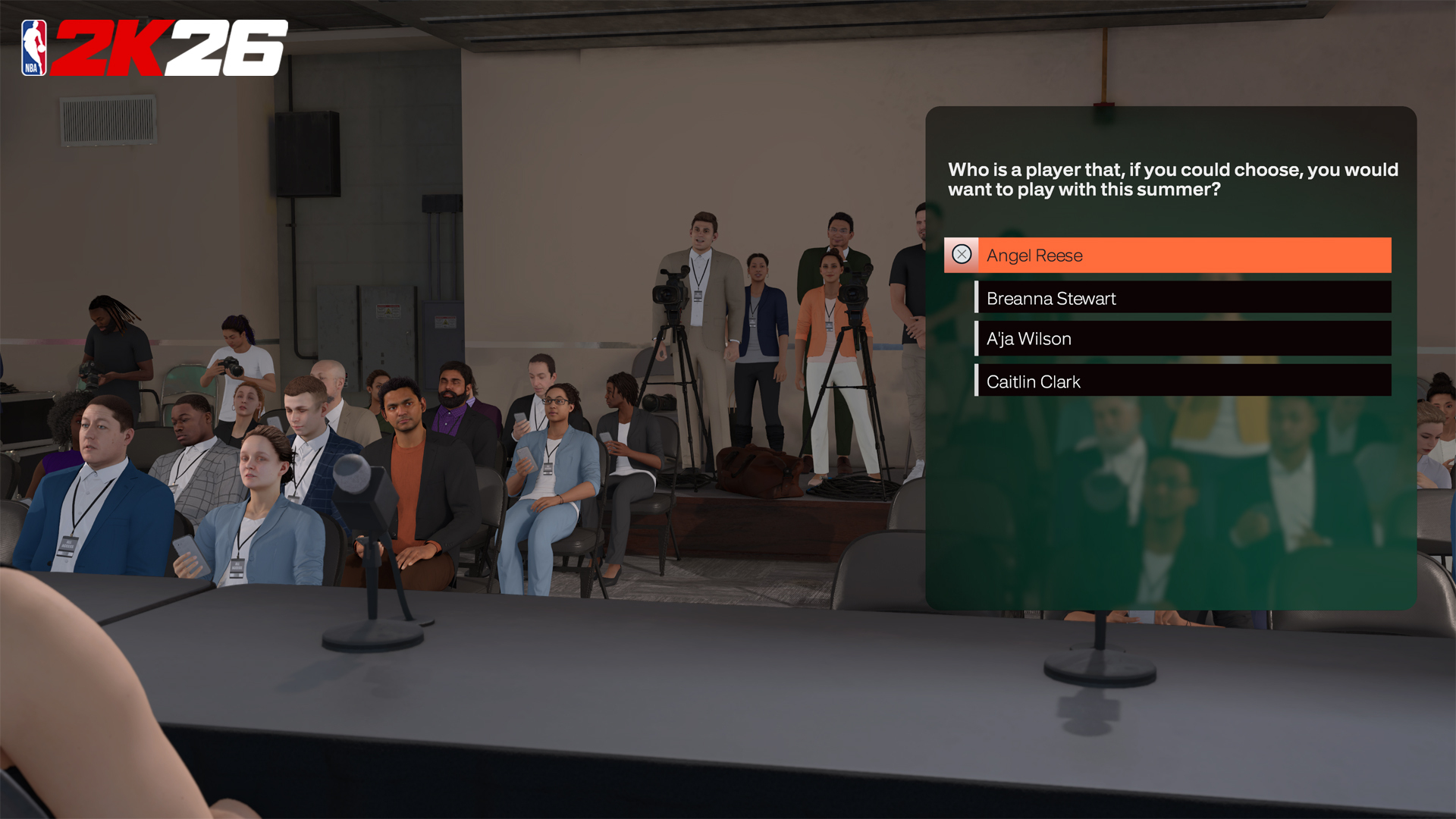Click the white accent bar beside A'ja Wilson
The height and width of the screenshot is (819, 1456).
click(975, 338)
